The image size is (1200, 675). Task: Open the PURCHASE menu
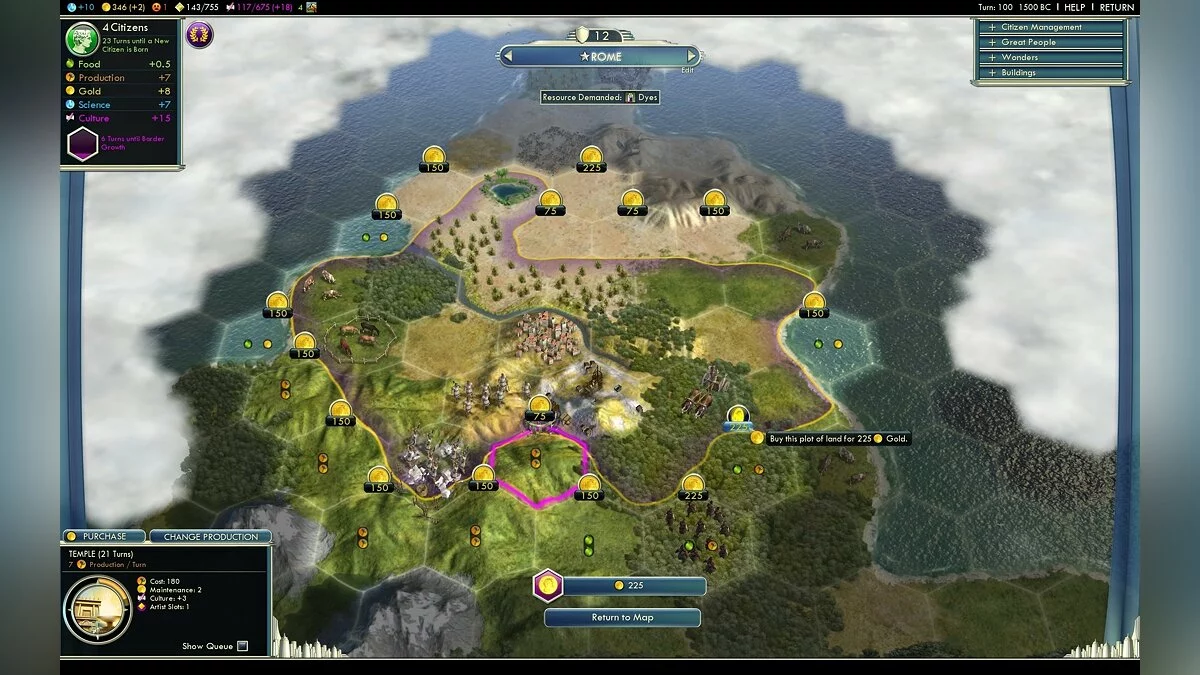point(105,537)
